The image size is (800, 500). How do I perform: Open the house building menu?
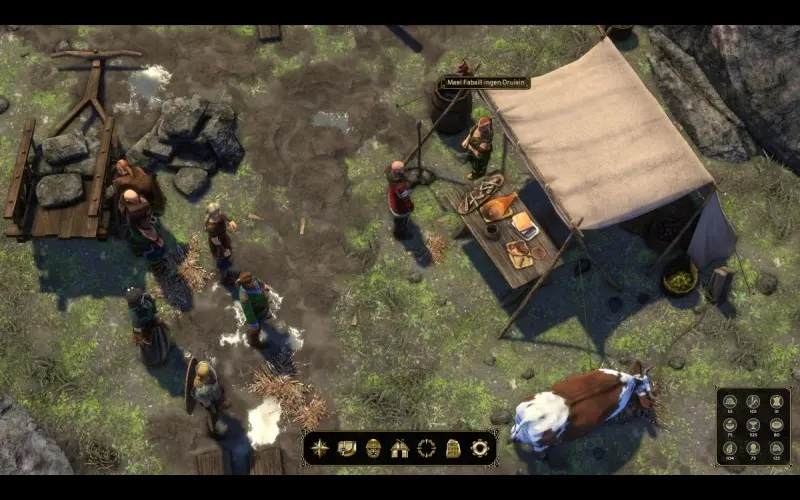pyautogui.click(x=400, y=448)
